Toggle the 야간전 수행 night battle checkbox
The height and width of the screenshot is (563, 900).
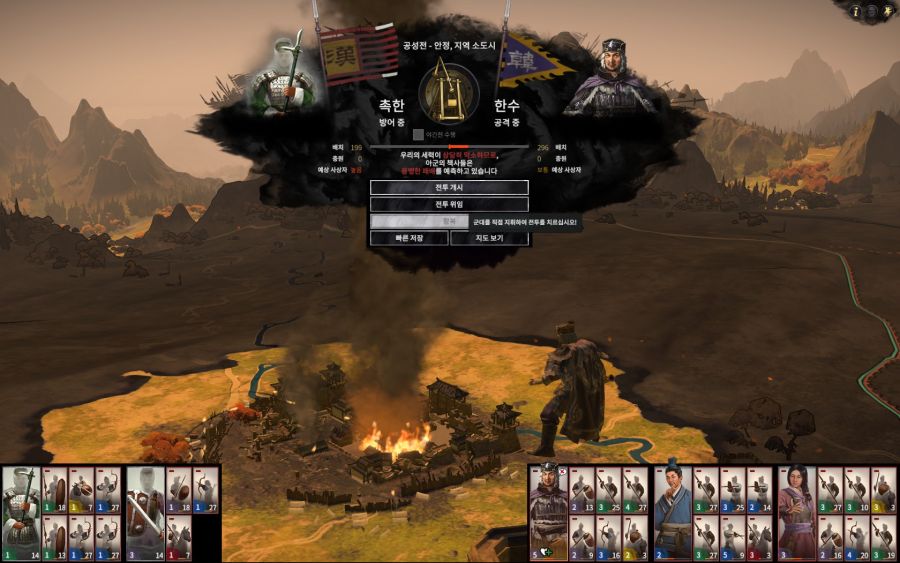click(419, 134)
